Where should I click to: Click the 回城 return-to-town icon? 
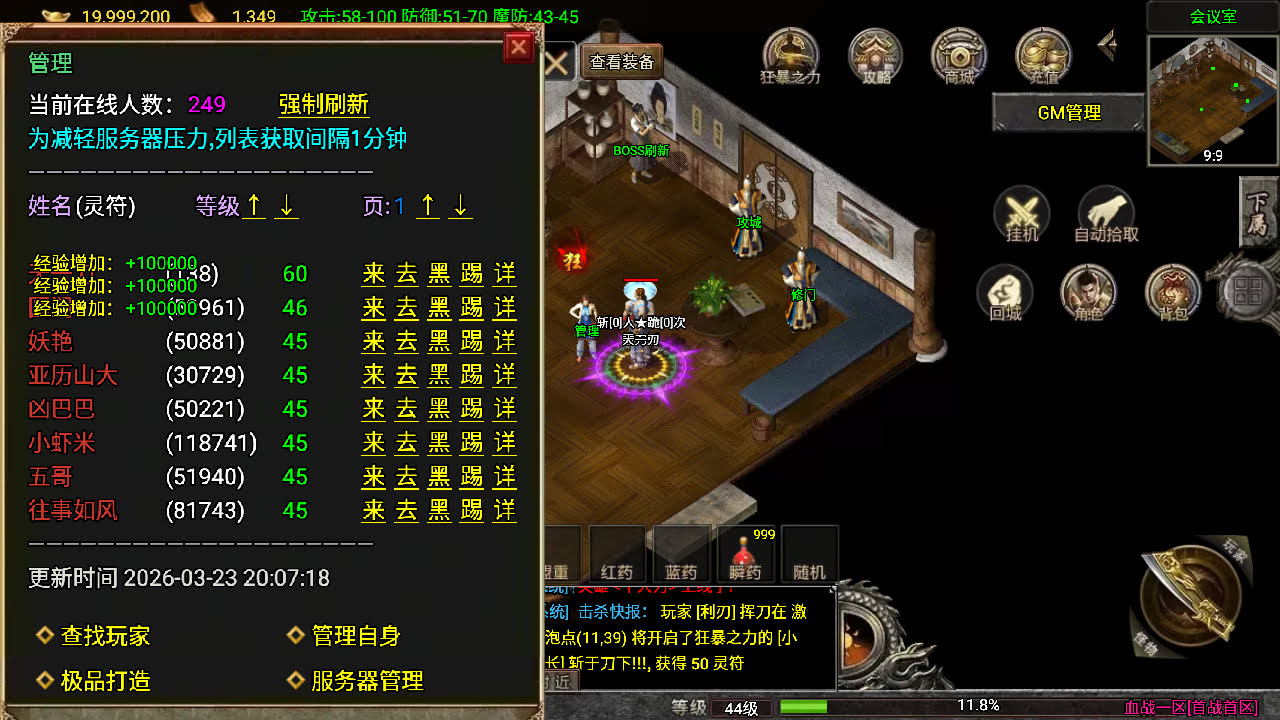pyautogui.click(x=1005, y=293)
